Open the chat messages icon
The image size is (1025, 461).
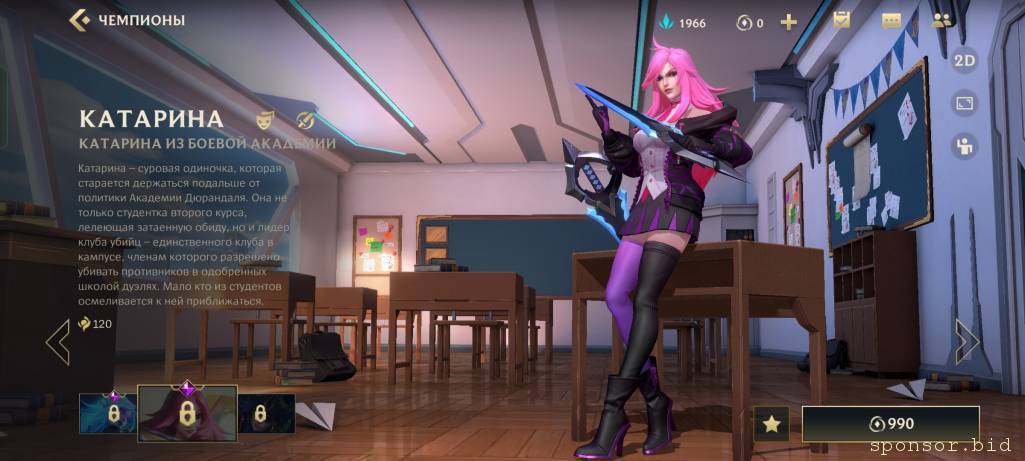(x=891, y=21)
